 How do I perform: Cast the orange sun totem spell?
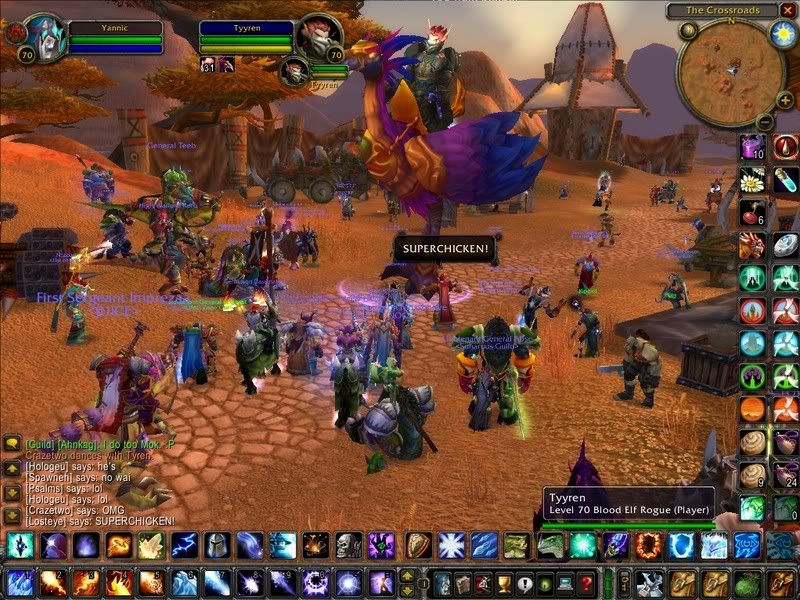(753, 409)
